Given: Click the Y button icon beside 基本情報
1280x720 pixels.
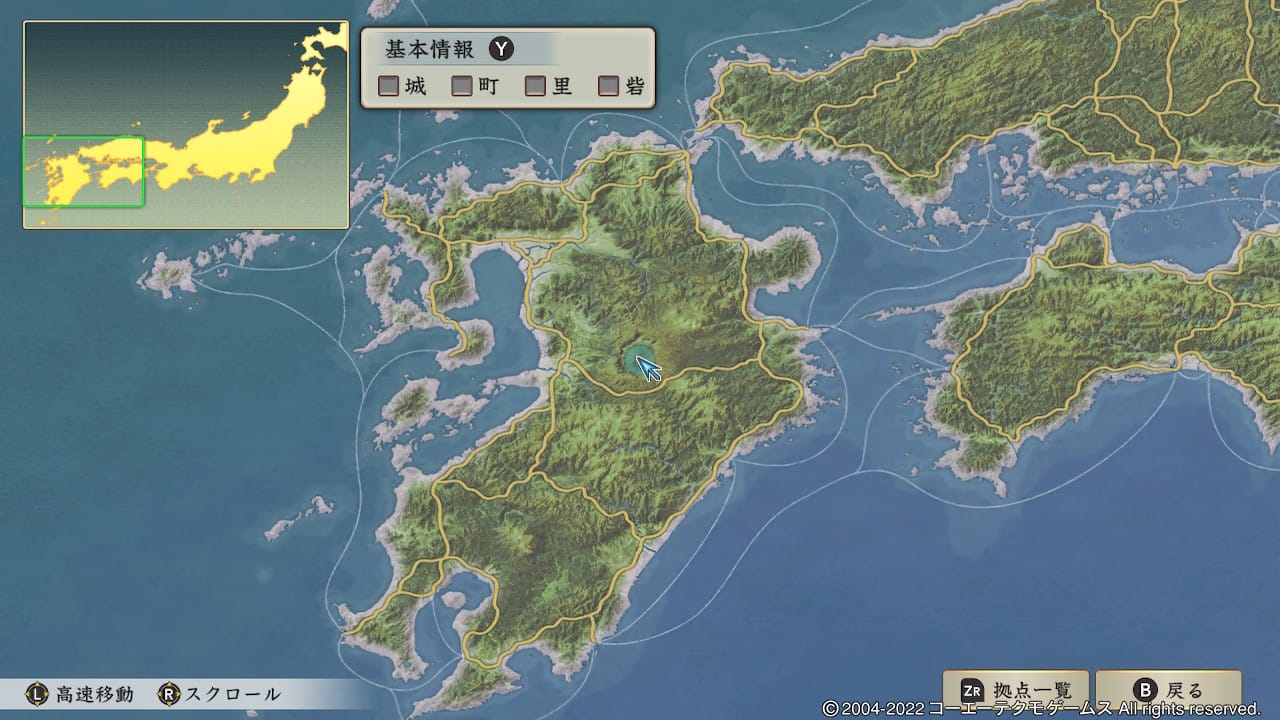Looking at the screenshot, I should coord(501,48).
